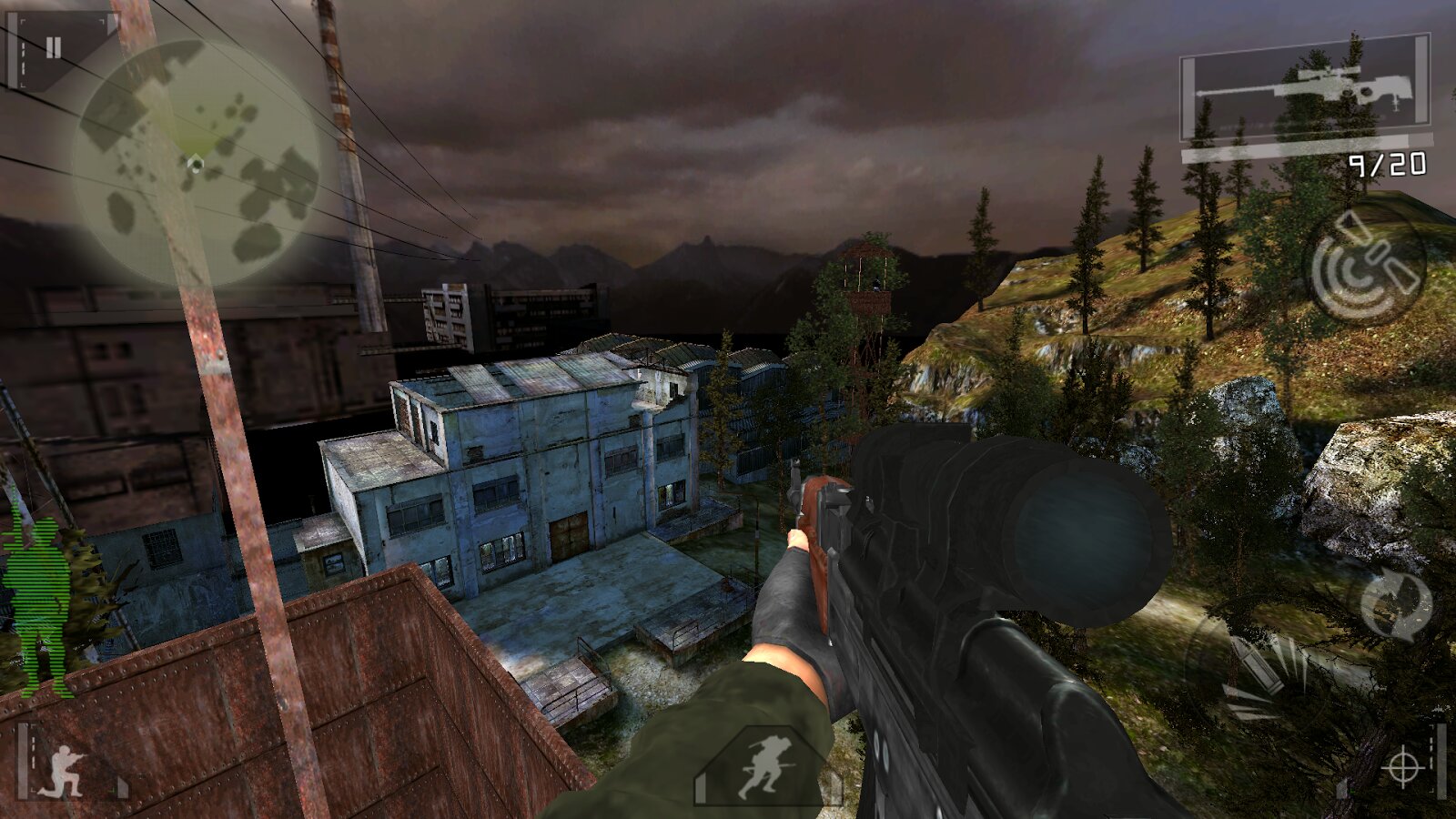This screenshot has height=819, width=1456.
Task: Pause the game
Action: (53, 48)
